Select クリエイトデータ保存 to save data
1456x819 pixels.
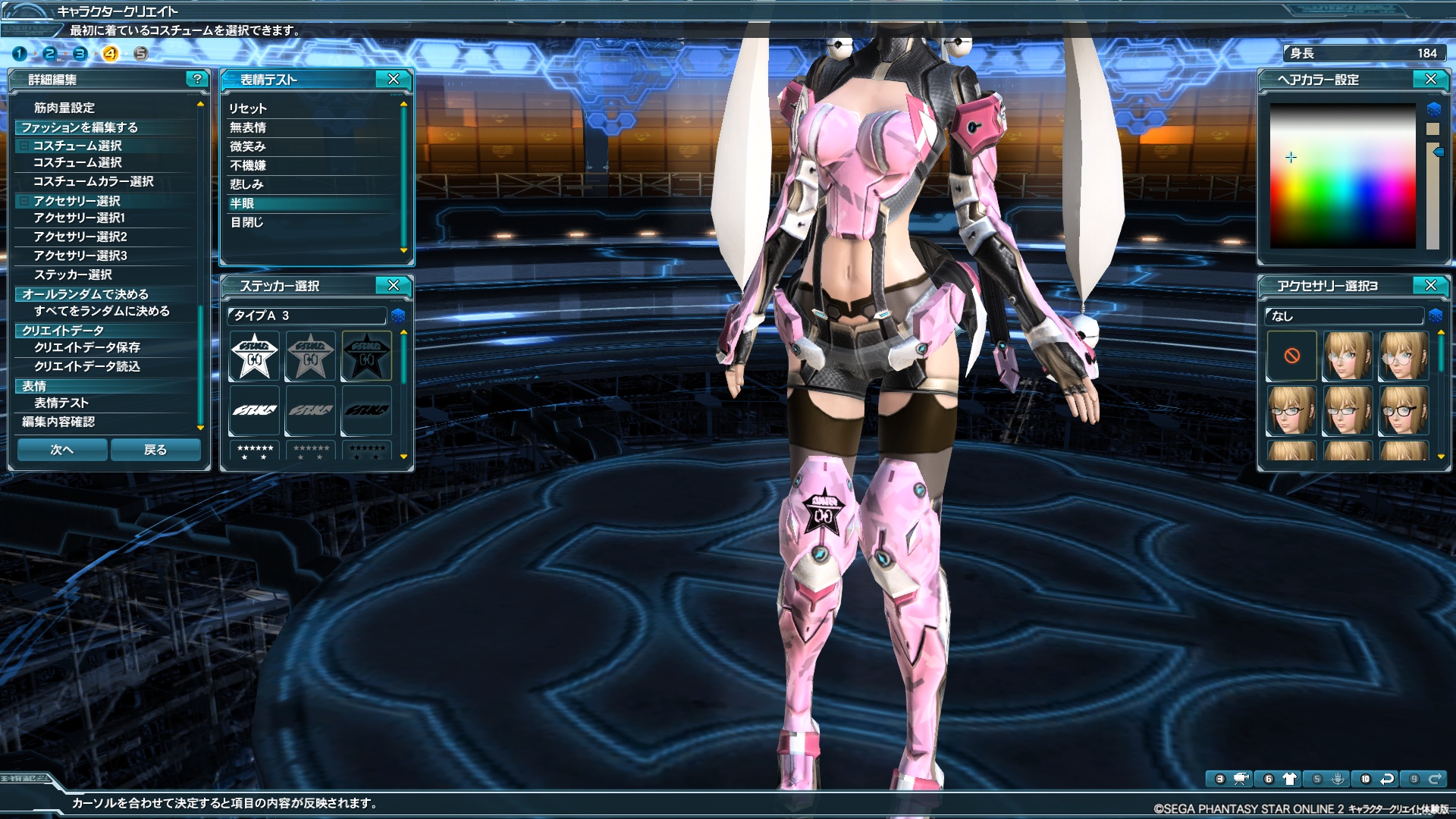pos(87,347)
